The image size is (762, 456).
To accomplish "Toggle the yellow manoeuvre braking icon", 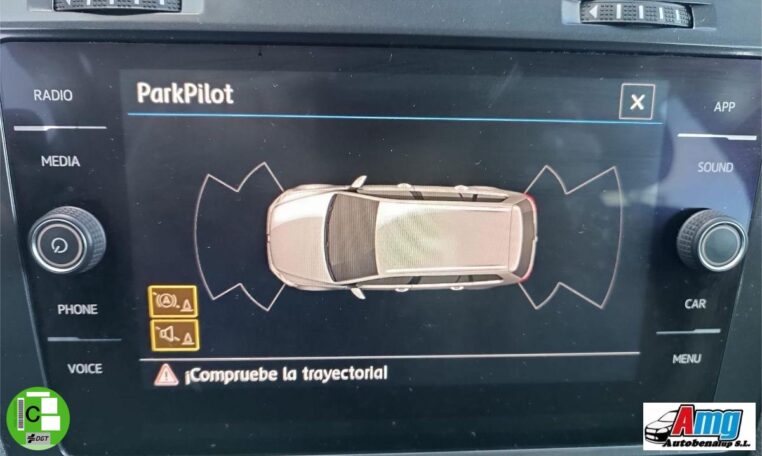I will tap(174, 301).
